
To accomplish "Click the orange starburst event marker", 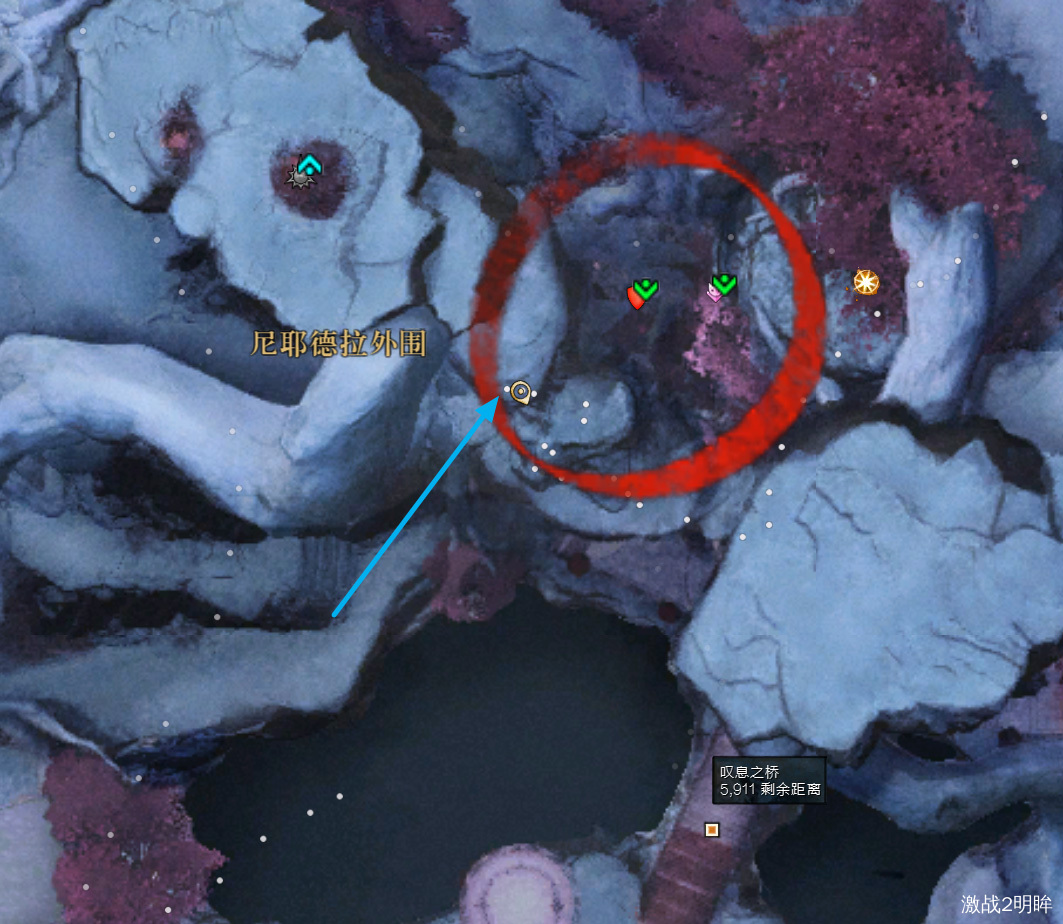I will pos(865,283).
